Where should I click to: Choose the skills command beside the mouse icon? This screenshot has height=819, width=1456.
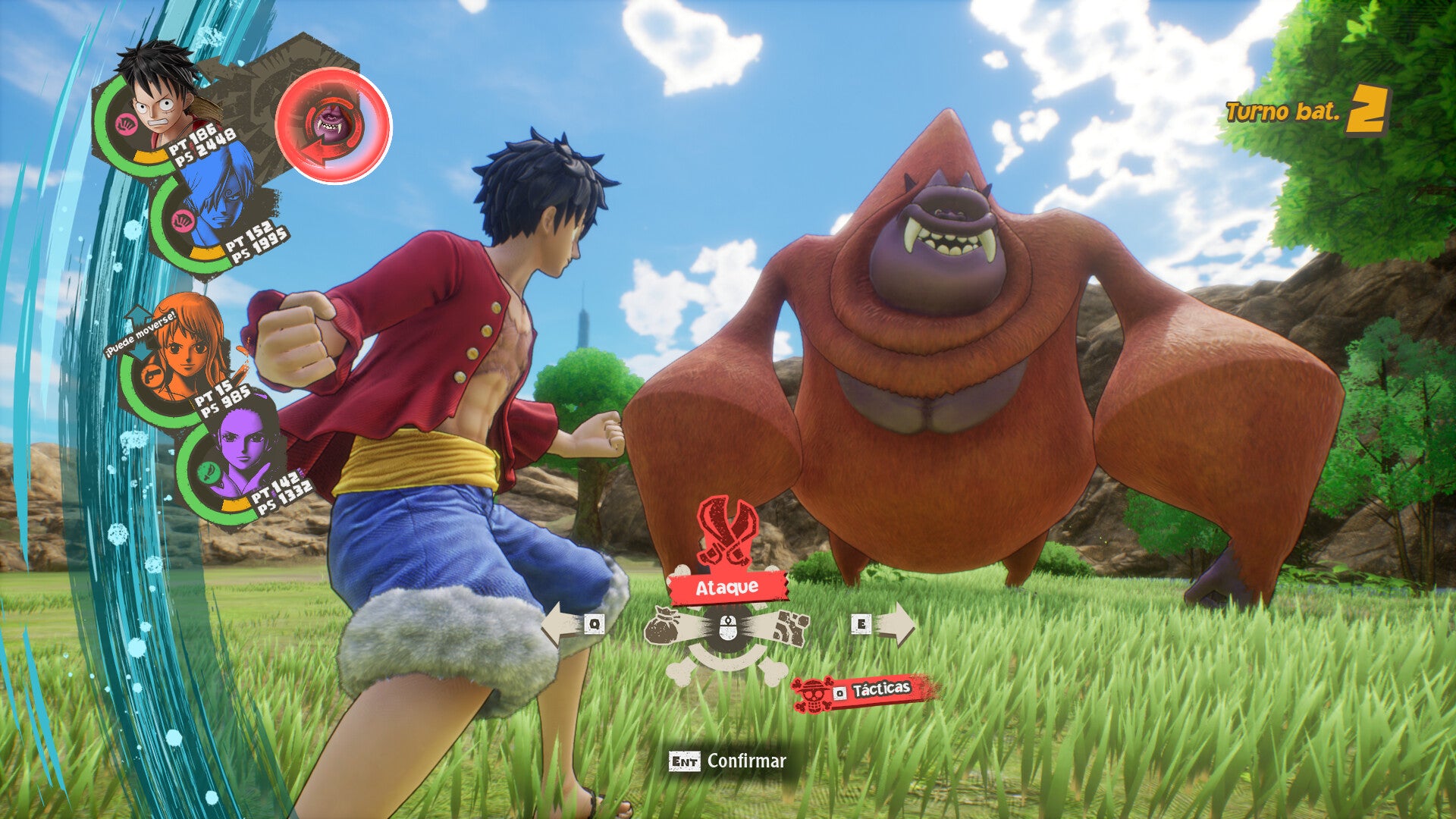(x=789, y=629)
